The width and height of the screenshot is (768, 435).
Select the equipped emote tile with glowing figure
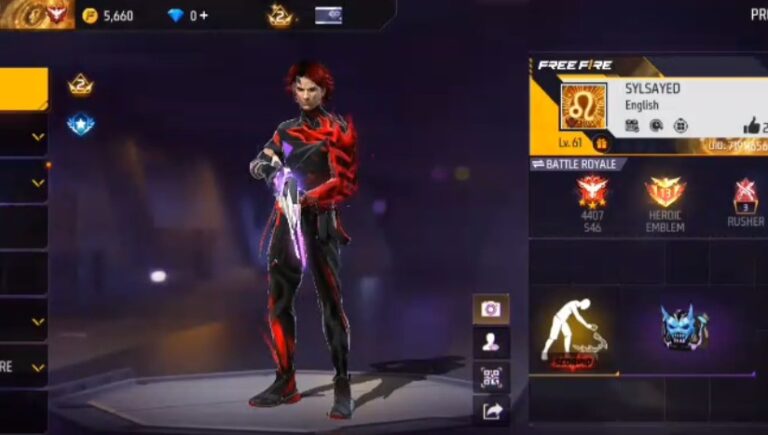tap(574, 330)
